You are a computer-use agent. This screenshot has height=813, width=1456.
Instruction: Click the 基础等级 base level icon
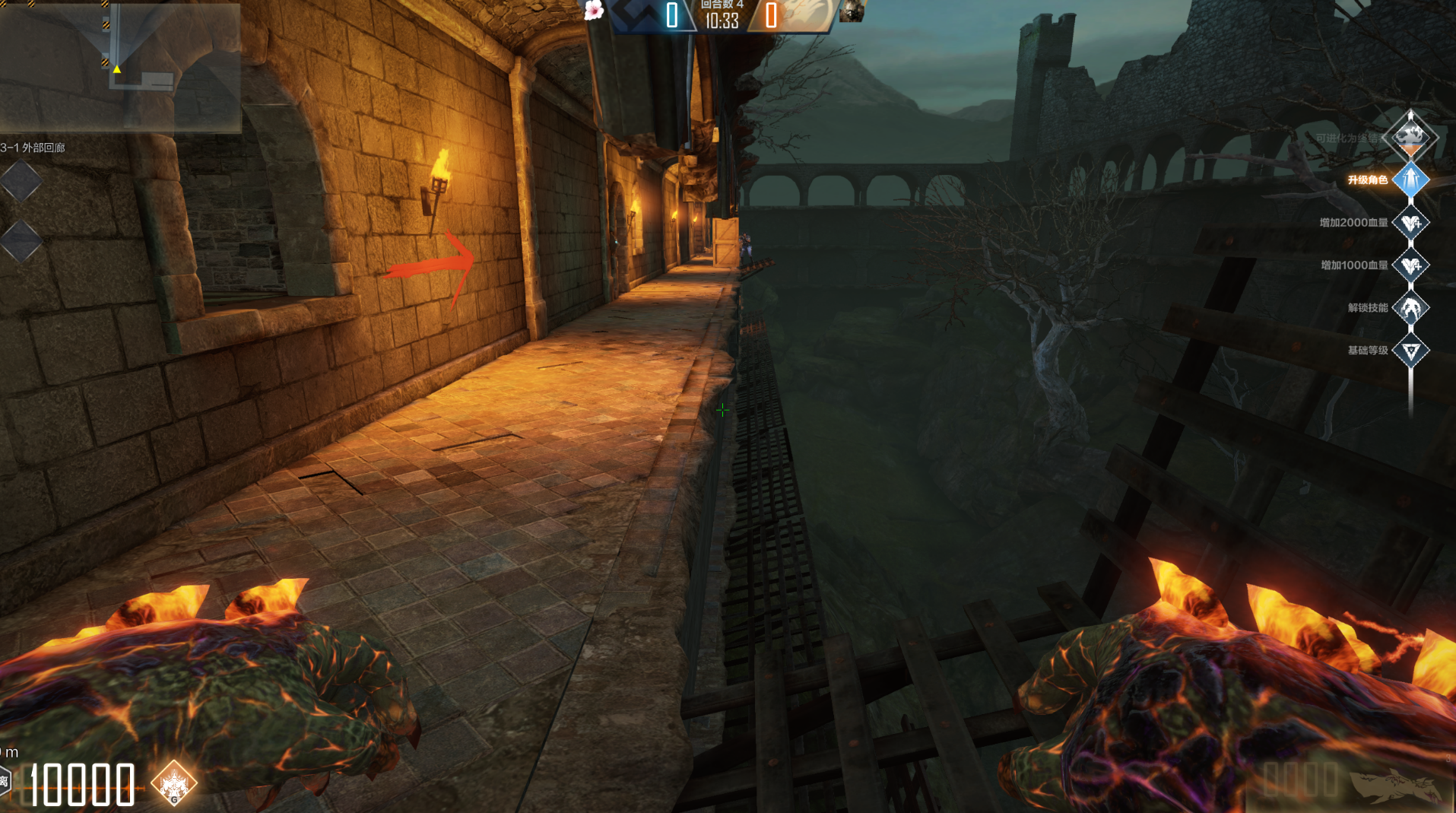point(1411,351)
